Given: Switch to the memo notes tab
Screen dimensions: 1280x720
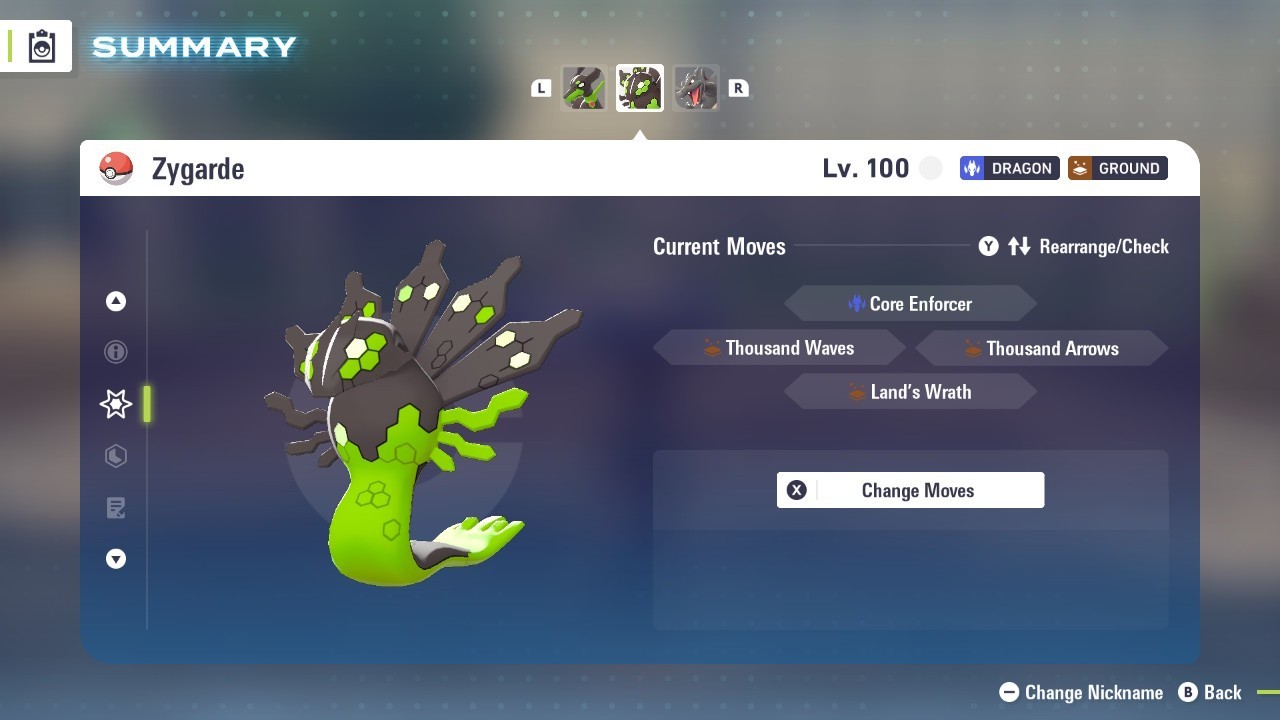Looking at the screenshot, I should click(x=116, y=508).
